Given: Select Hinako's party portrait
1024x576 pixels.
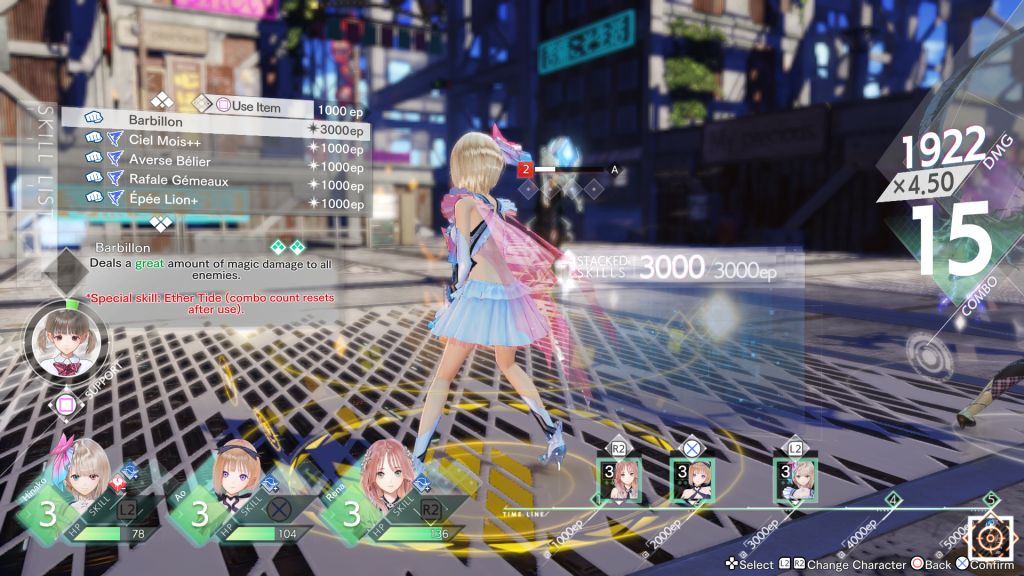Looking at the screenshot, I should pyautogui.click(x=77, y=480).
